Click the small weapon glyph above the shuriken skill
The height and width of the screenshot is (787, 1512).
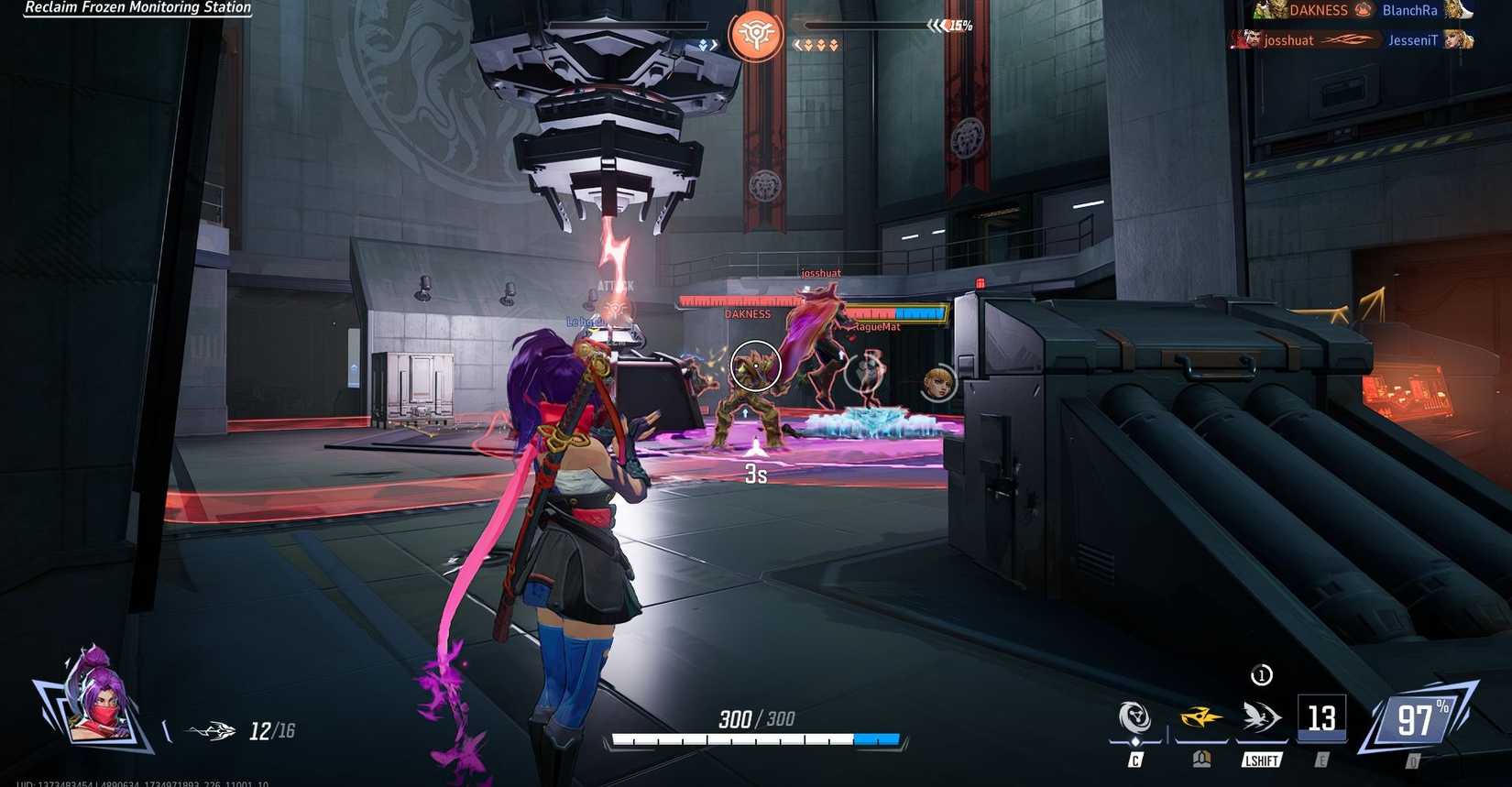point(1202,759)
